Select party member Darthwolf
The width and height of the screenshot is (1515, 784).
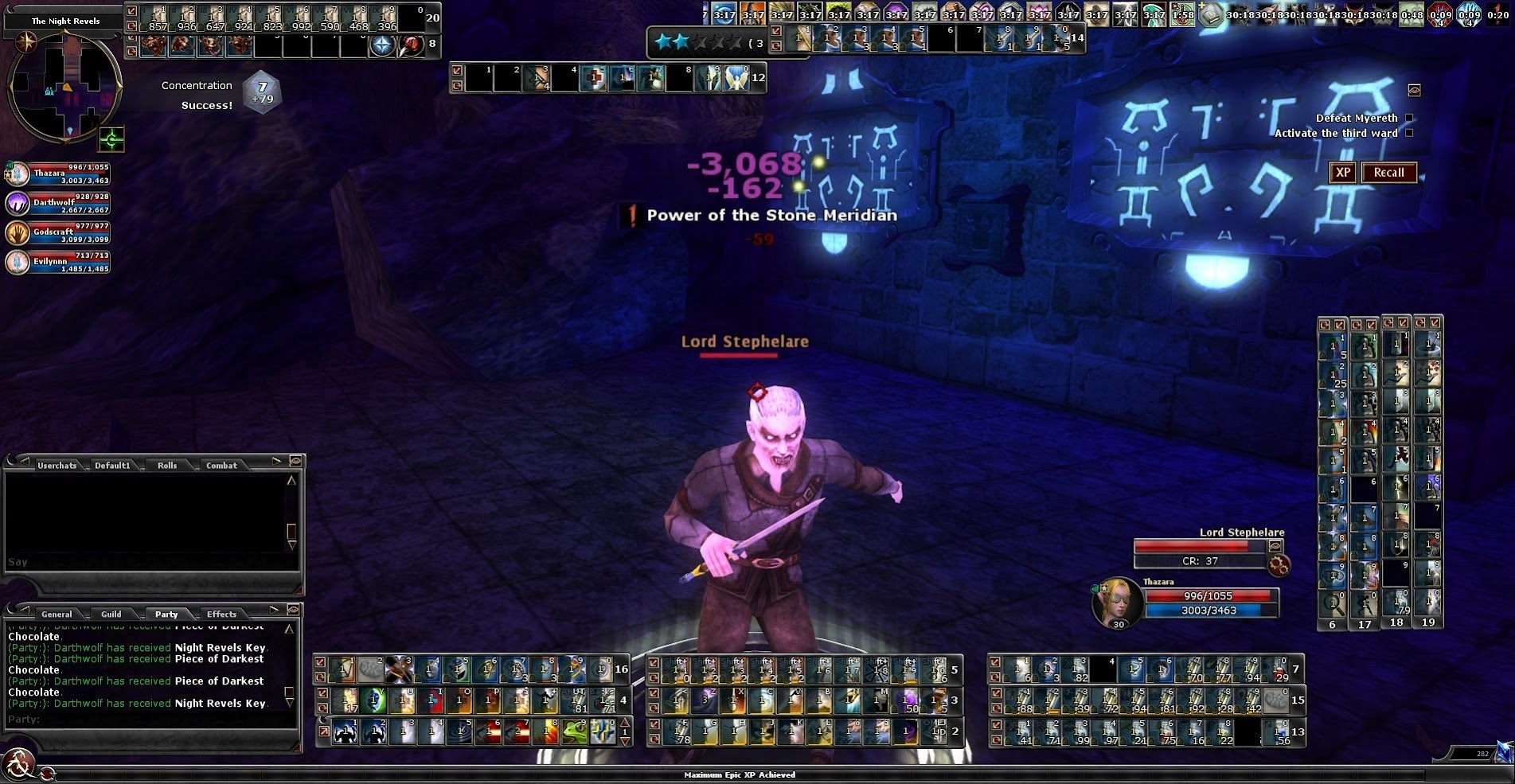click(57, 203)
